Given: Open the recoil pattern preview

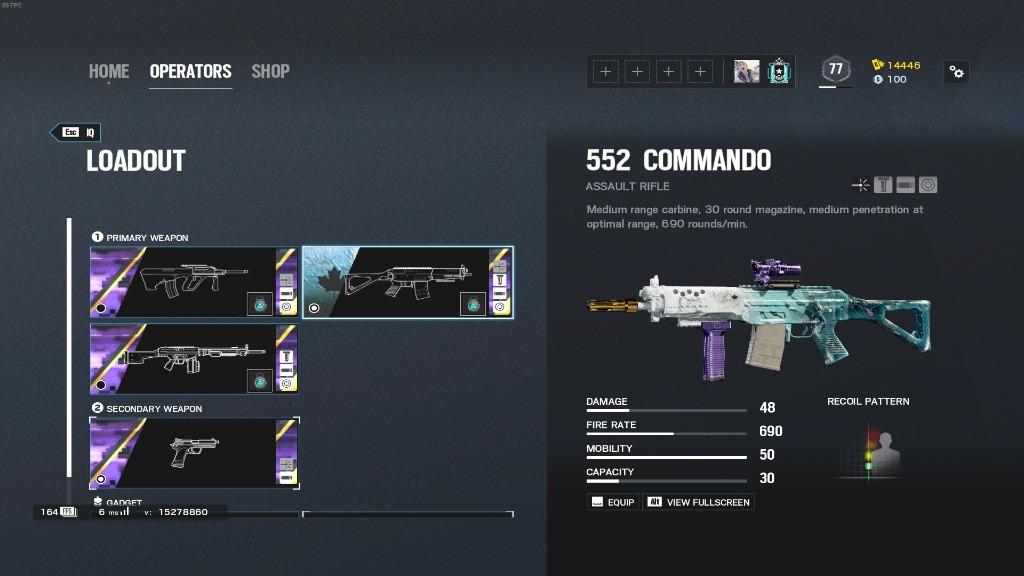Looking at the screenshot, I should [x=868, y=451].
